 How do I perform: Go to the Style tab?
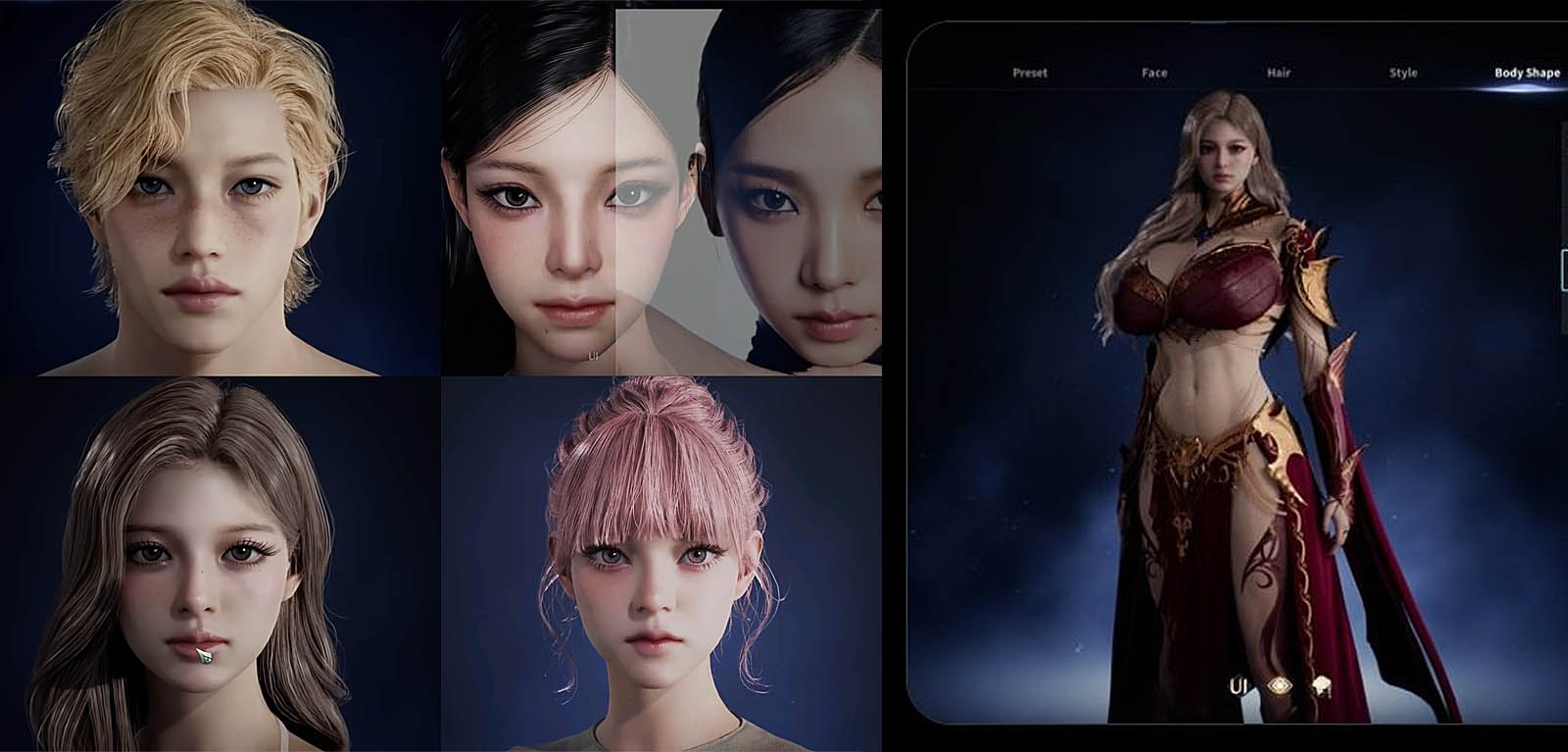1403,73
